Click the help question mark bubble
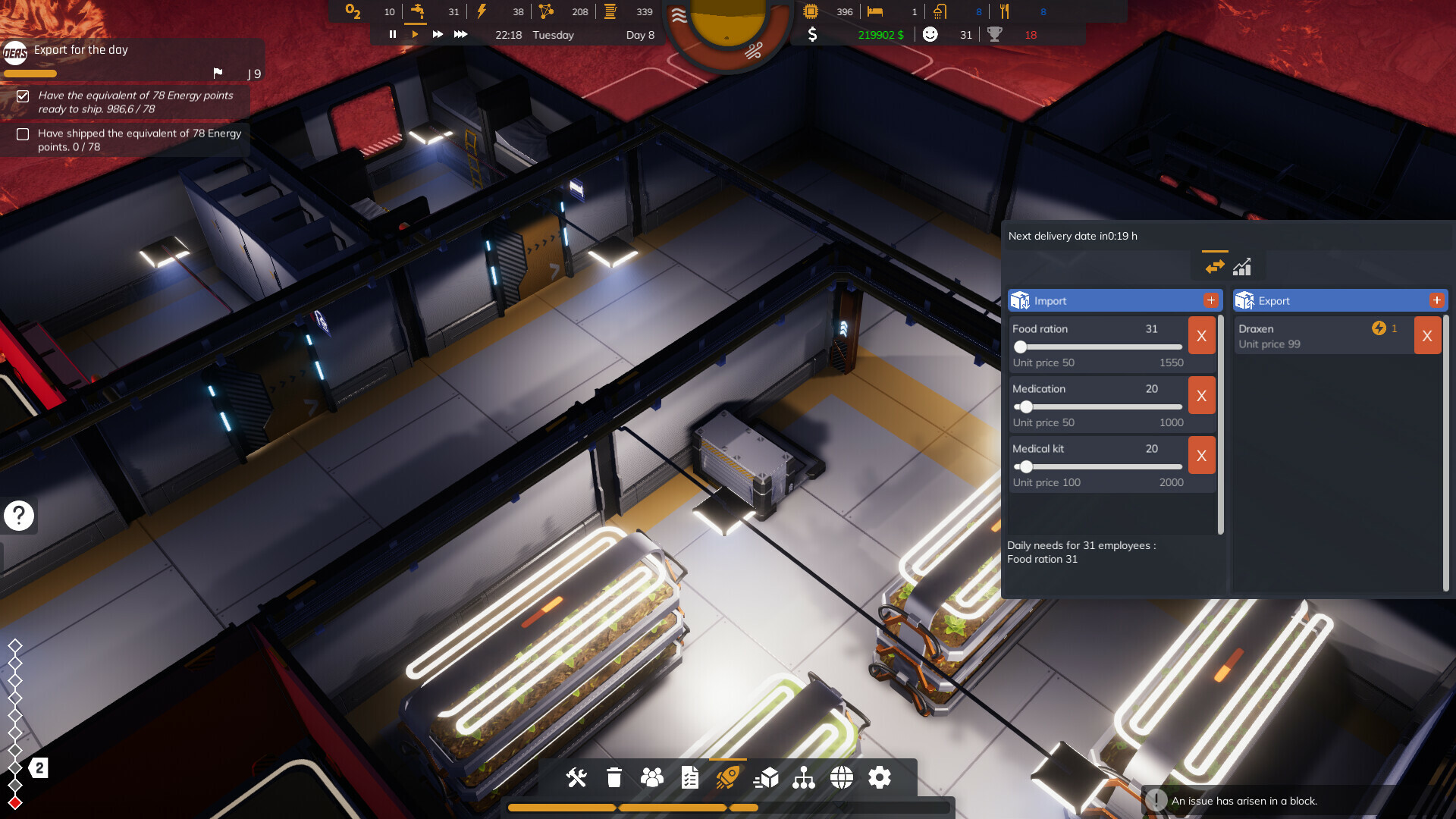The image size is (1456, 819). (17, 516)
